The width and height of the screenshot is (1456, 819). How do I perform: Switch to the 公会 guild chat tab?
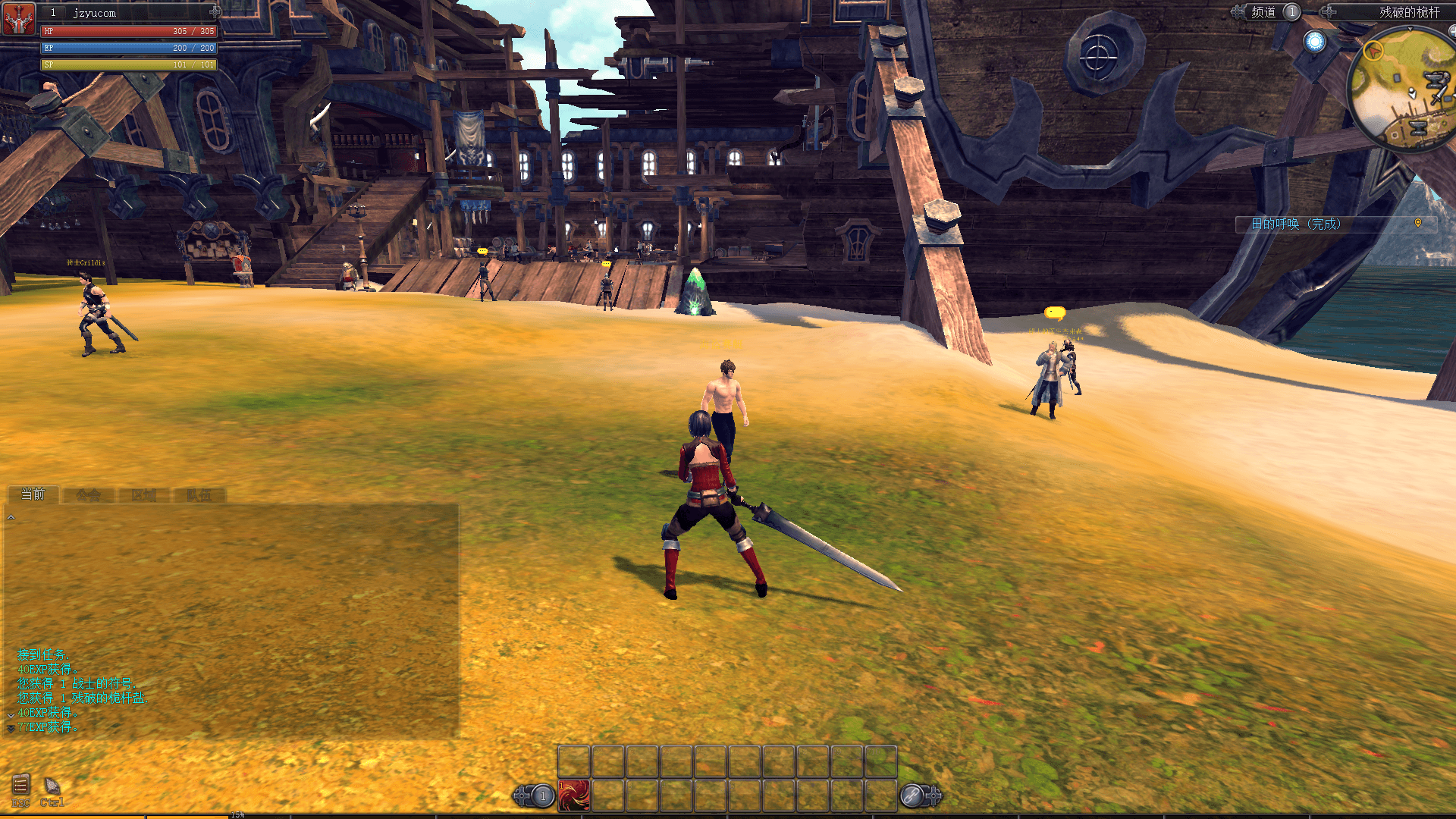[x=88, y=495]
